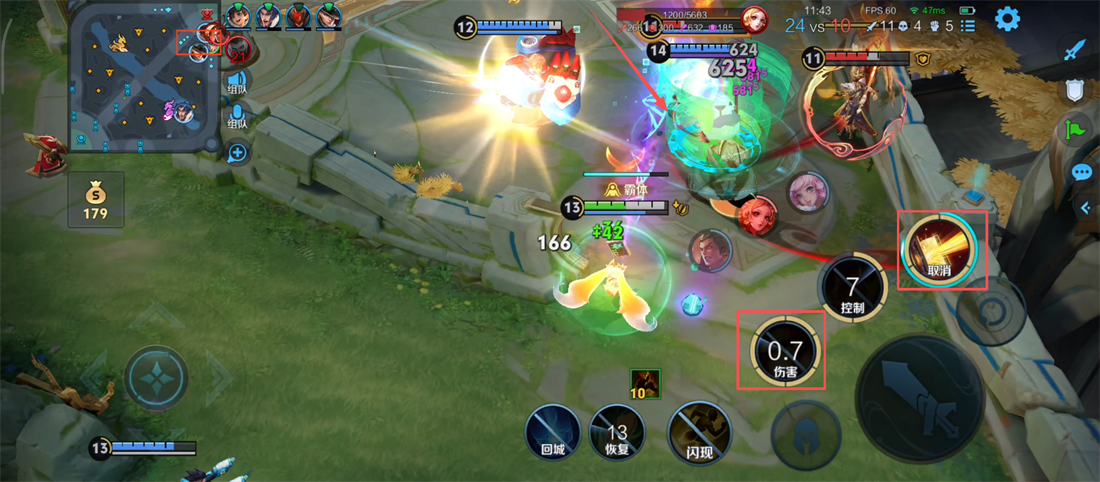Hit the large sword basic attack button
Viewport: 1100px width, 482px height.
click(920, 398)
